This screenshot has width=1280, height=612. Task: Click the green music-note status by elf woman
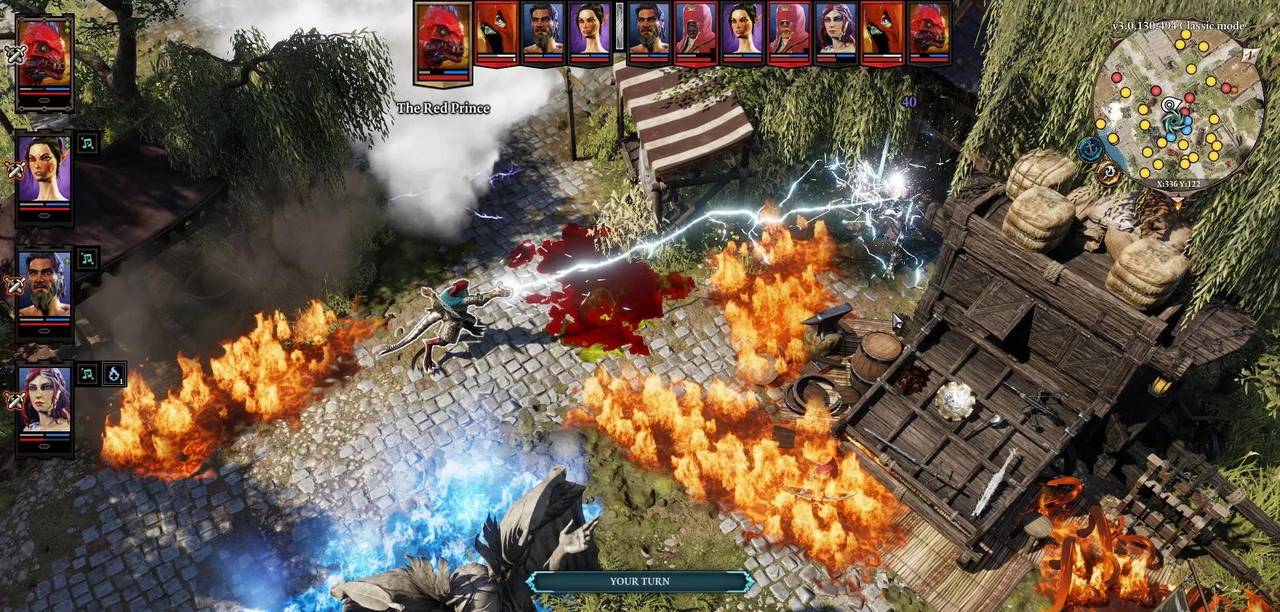click(87, 144)
